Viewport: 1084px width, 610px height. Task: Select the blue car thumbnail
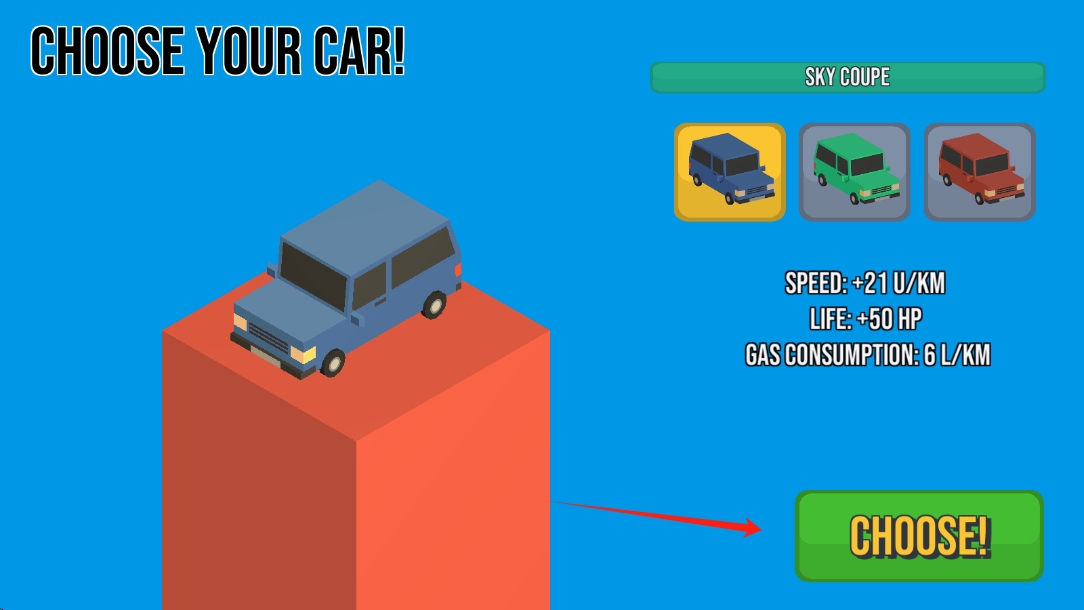point(730,172)
